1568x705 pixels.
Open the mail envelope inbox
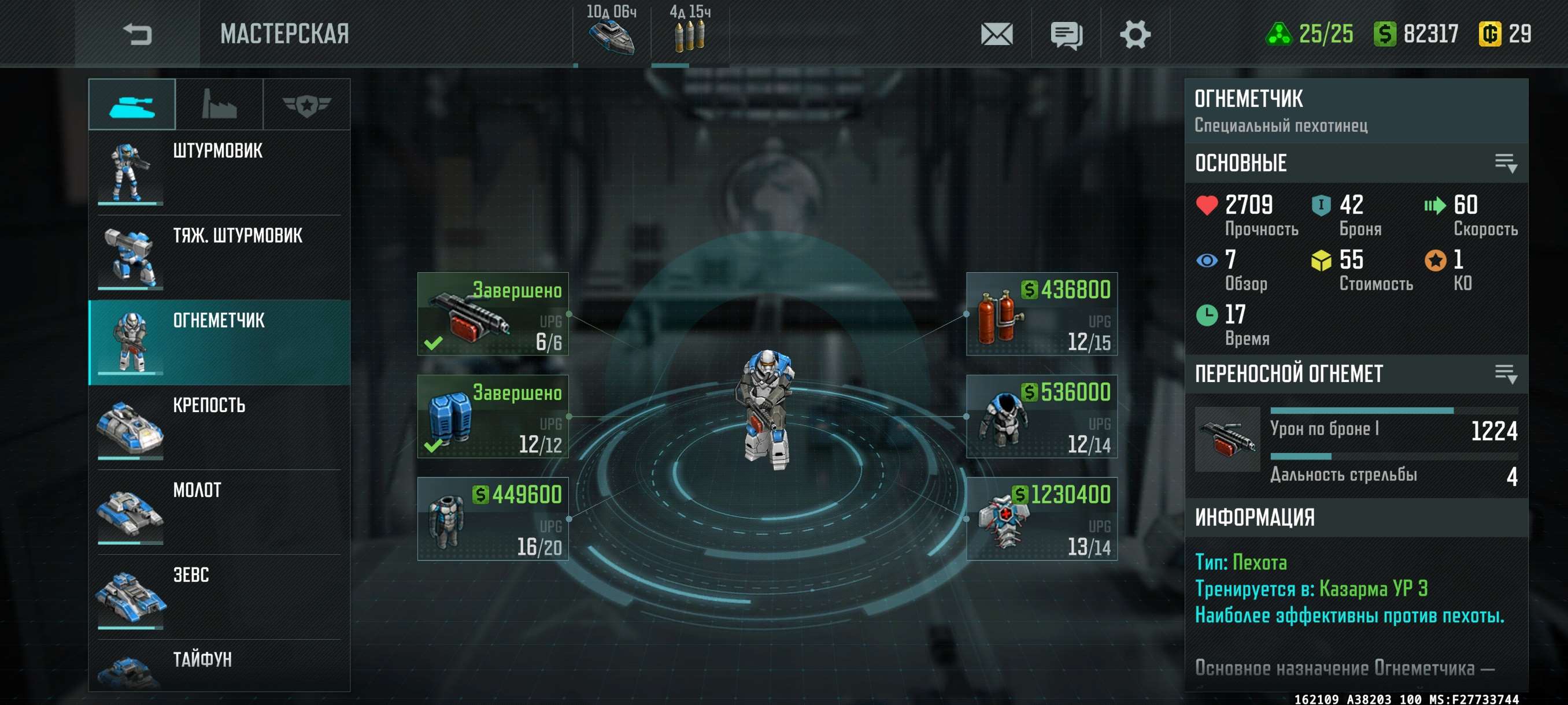[x=996, y=34]
